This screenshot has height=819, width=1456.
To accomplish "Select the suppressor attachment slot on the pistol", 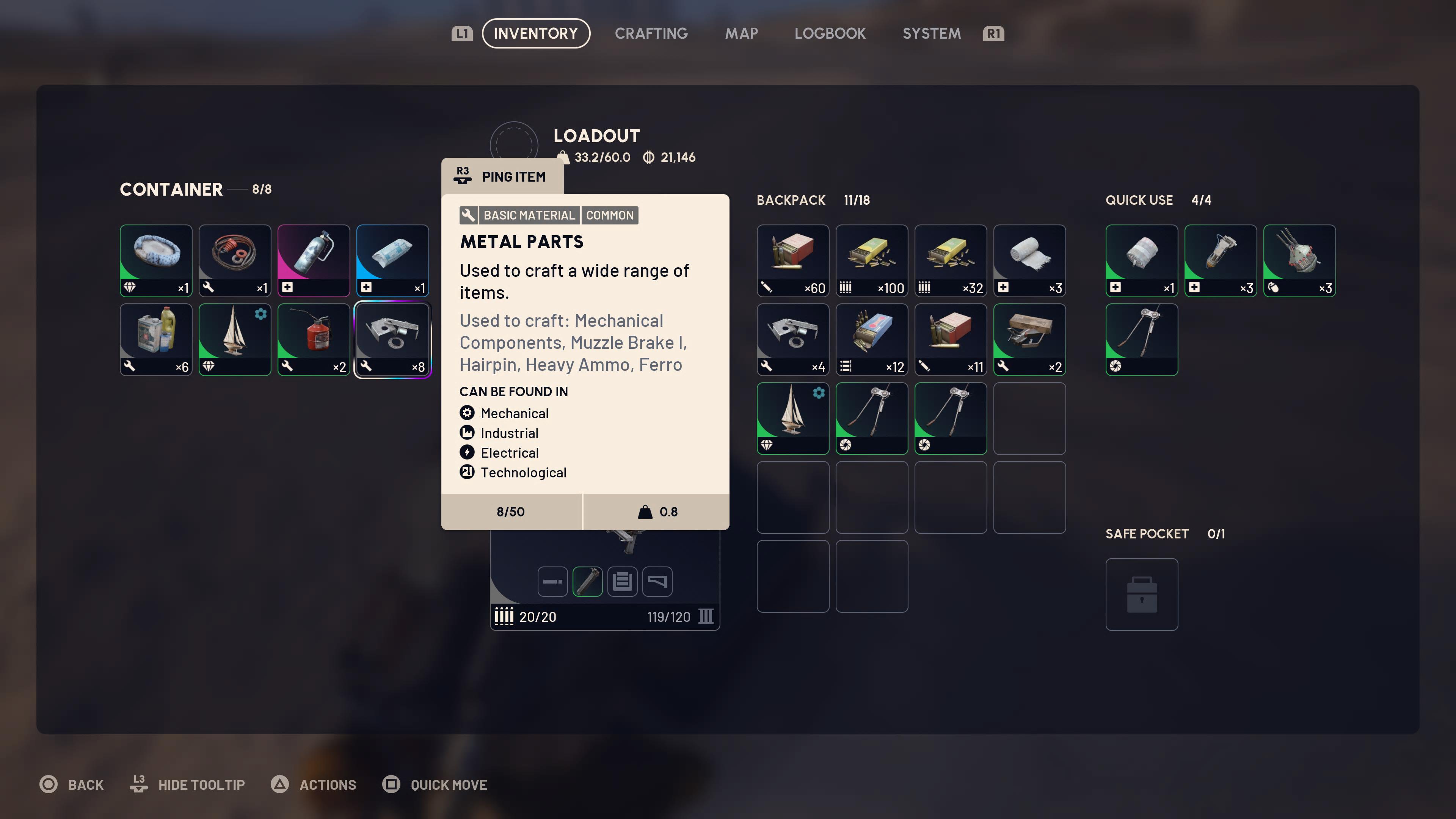I will (x=552, y=581).
